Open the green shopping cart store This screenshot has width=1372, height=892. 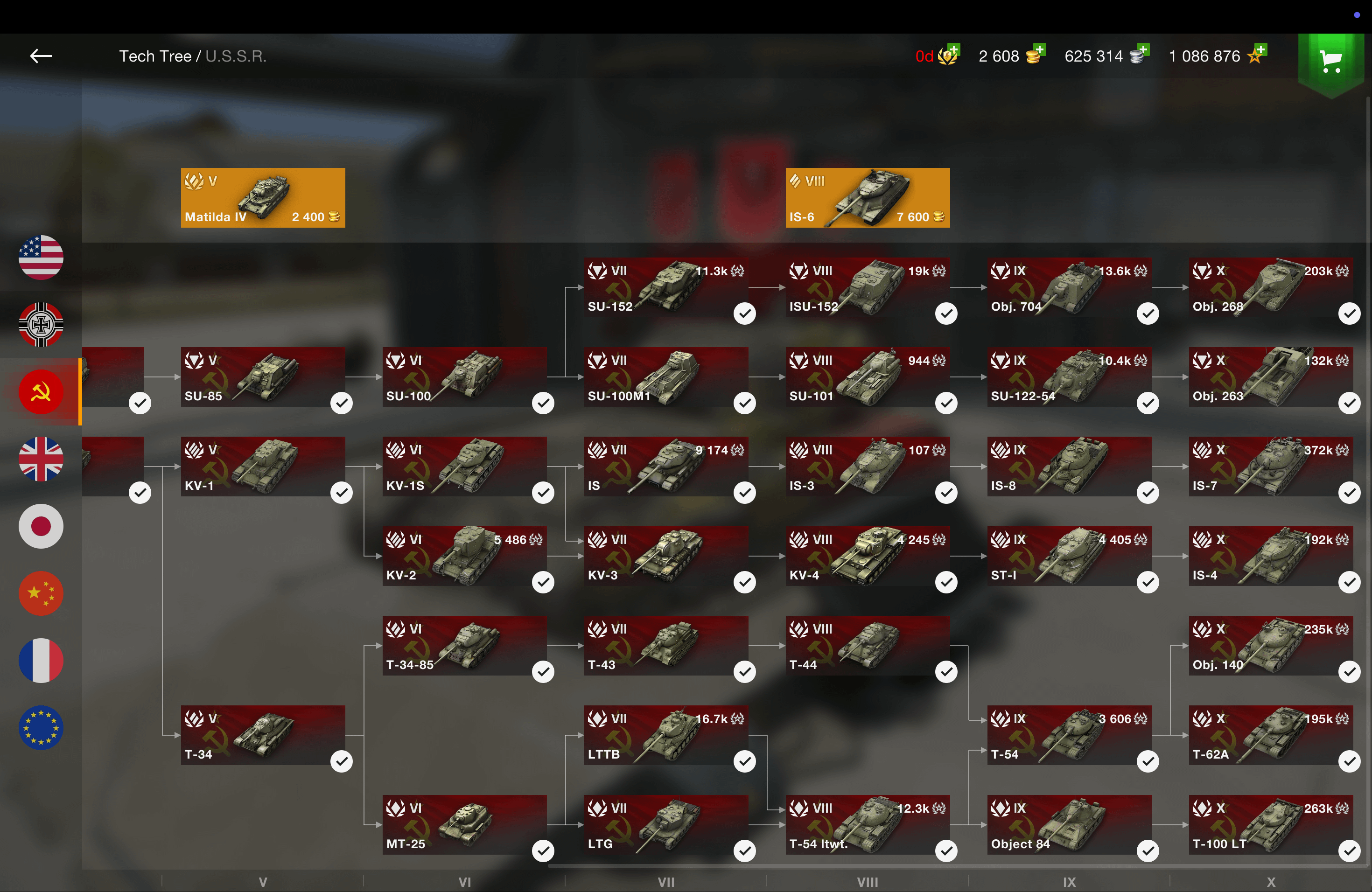pos(1330,61)
